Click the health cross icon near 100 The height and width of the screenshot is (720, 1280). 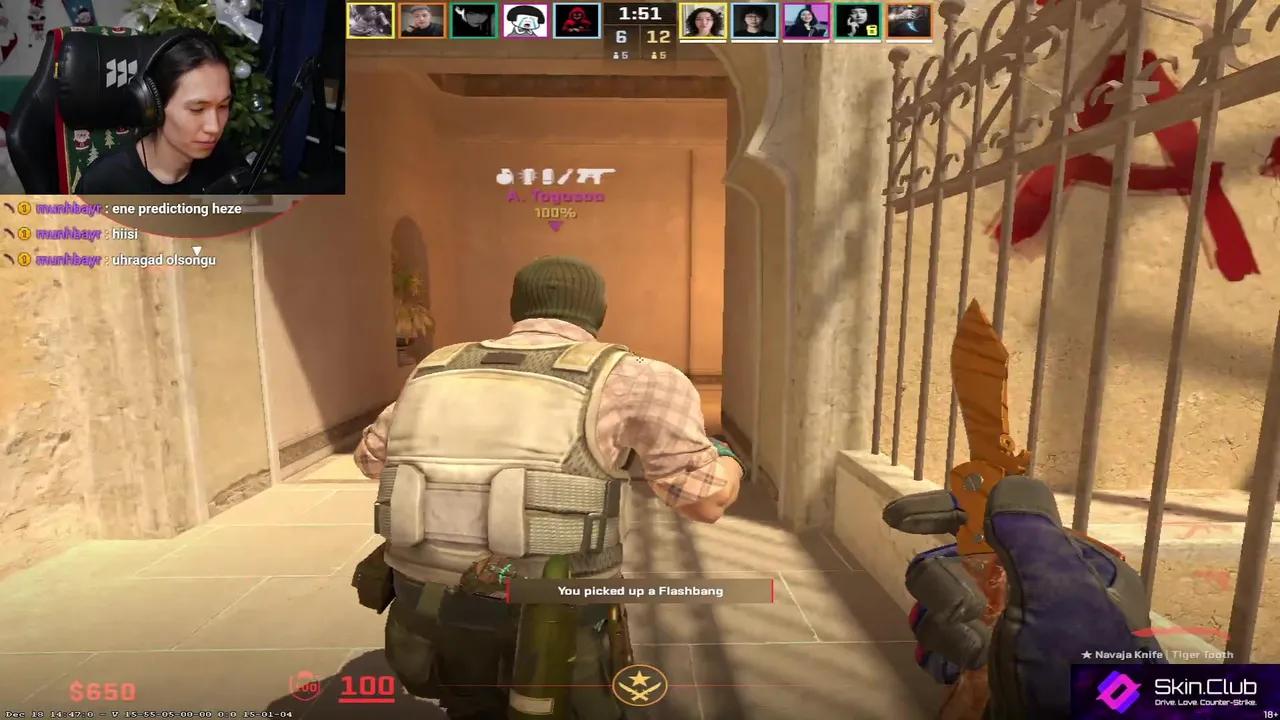click(305, 686)
